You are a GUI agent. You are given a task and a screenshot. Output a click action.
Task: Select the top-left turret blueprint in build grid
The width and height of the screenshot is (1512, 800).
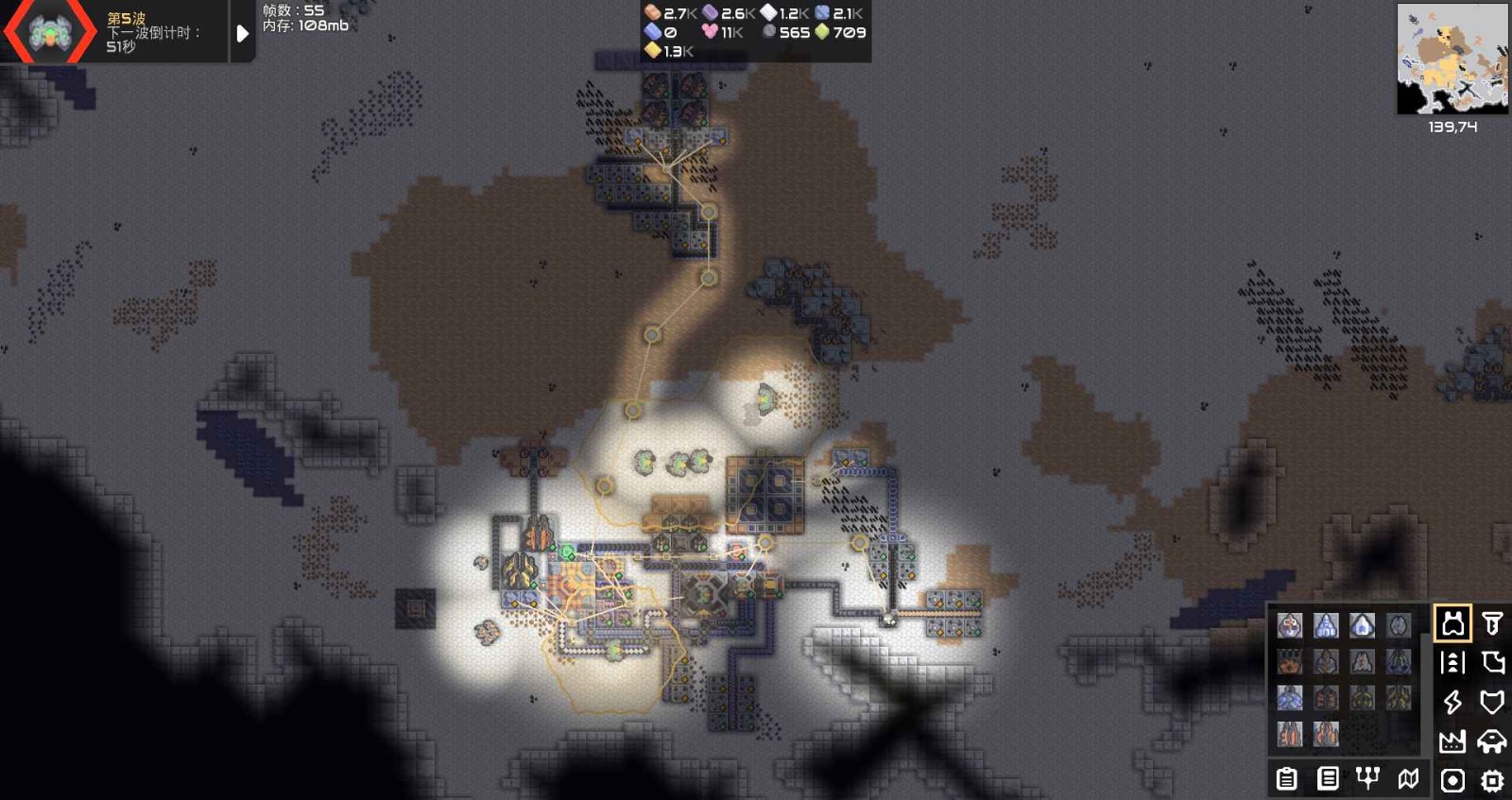coord(1291,624)
